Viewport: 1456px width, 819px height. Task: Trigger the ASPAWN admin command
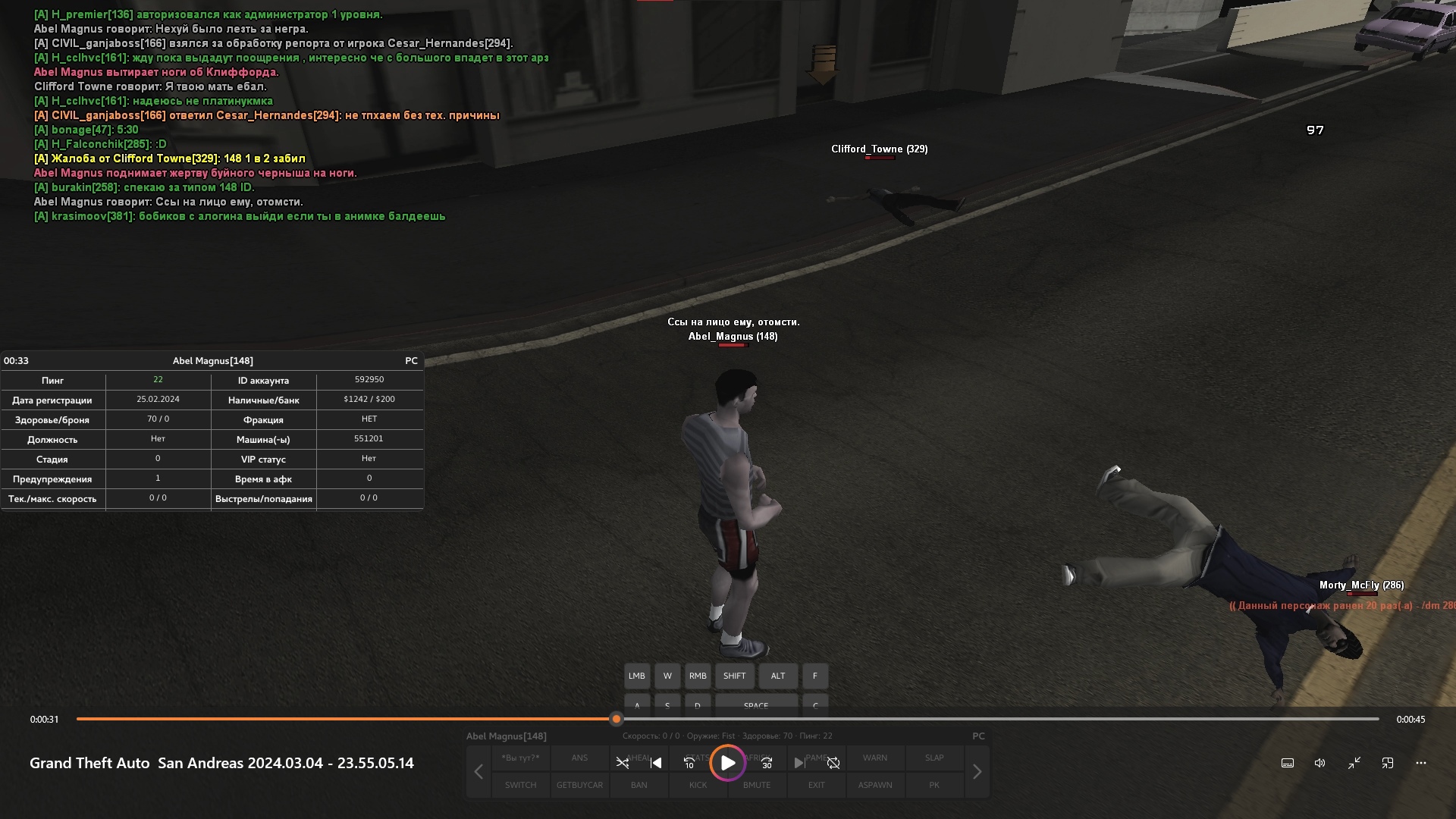pyautogui.click(x=874, y=785)
